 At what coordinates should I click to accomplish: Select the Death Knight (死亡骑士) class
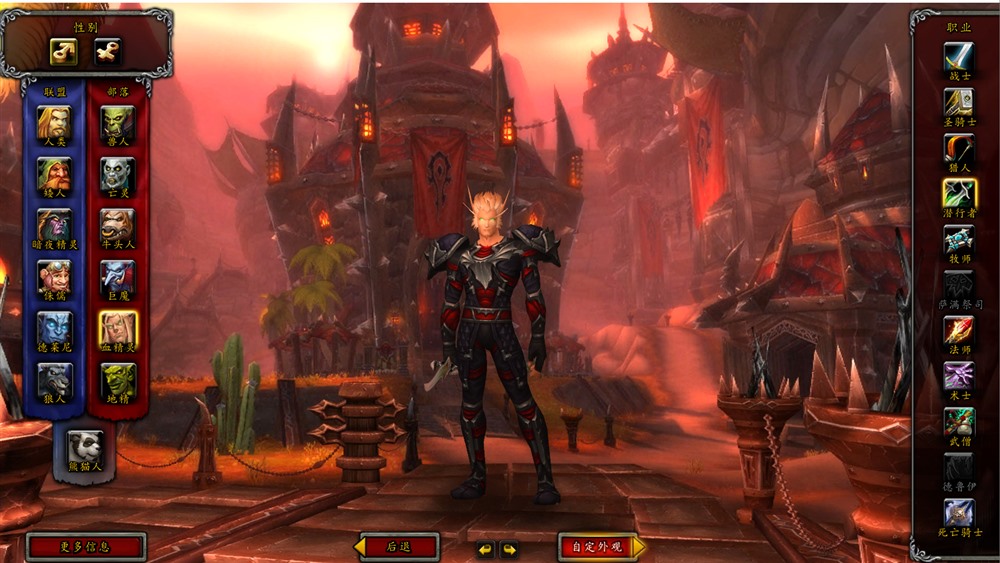tap(959, 513)
